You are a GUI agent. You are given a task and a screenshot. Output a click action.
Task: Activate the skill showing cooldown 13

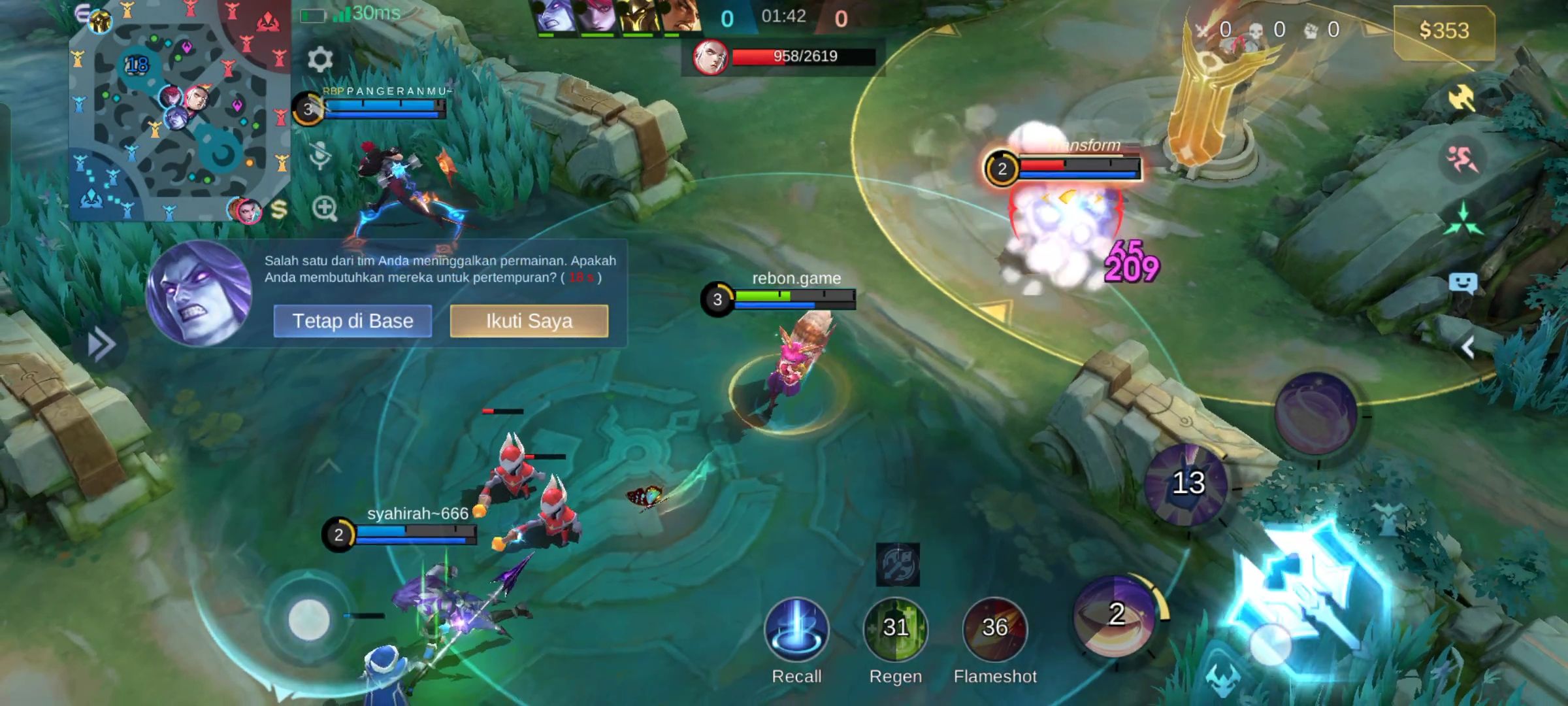click(1186, 484)
